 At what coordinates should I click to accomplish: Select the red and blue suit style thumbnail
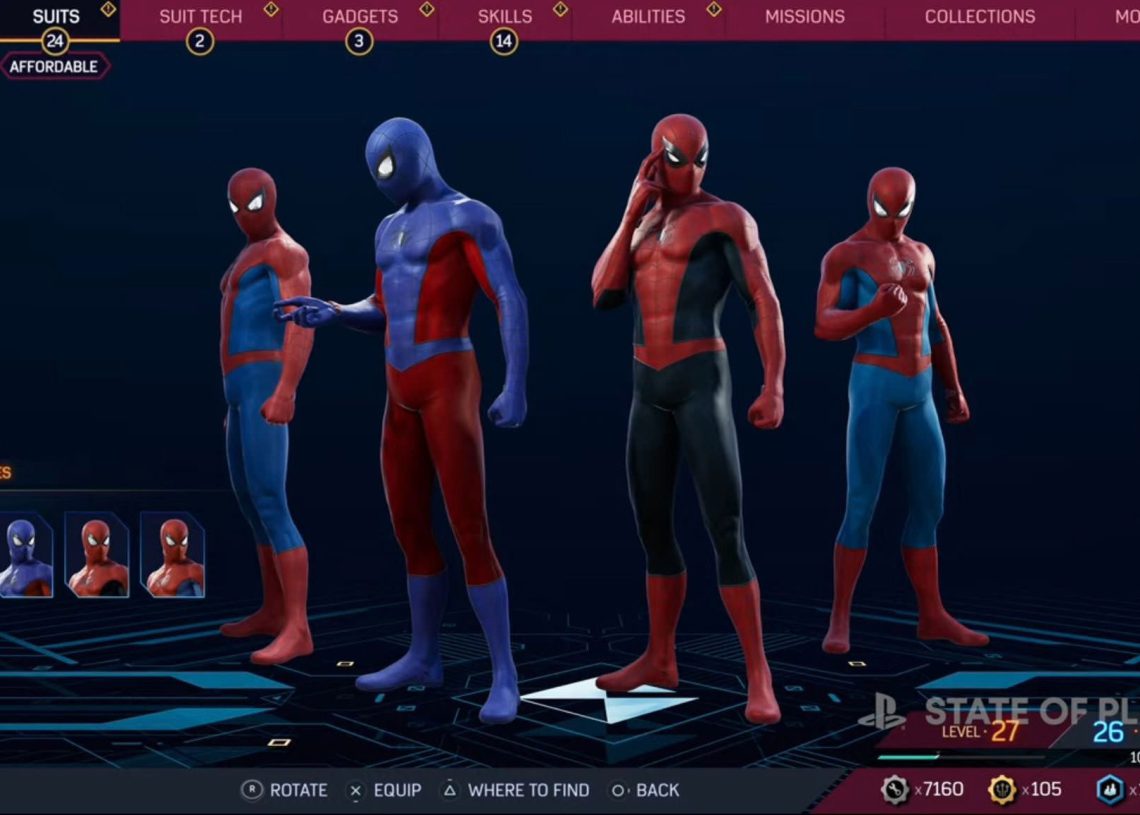pyautogui.click(x=172, y=554)
